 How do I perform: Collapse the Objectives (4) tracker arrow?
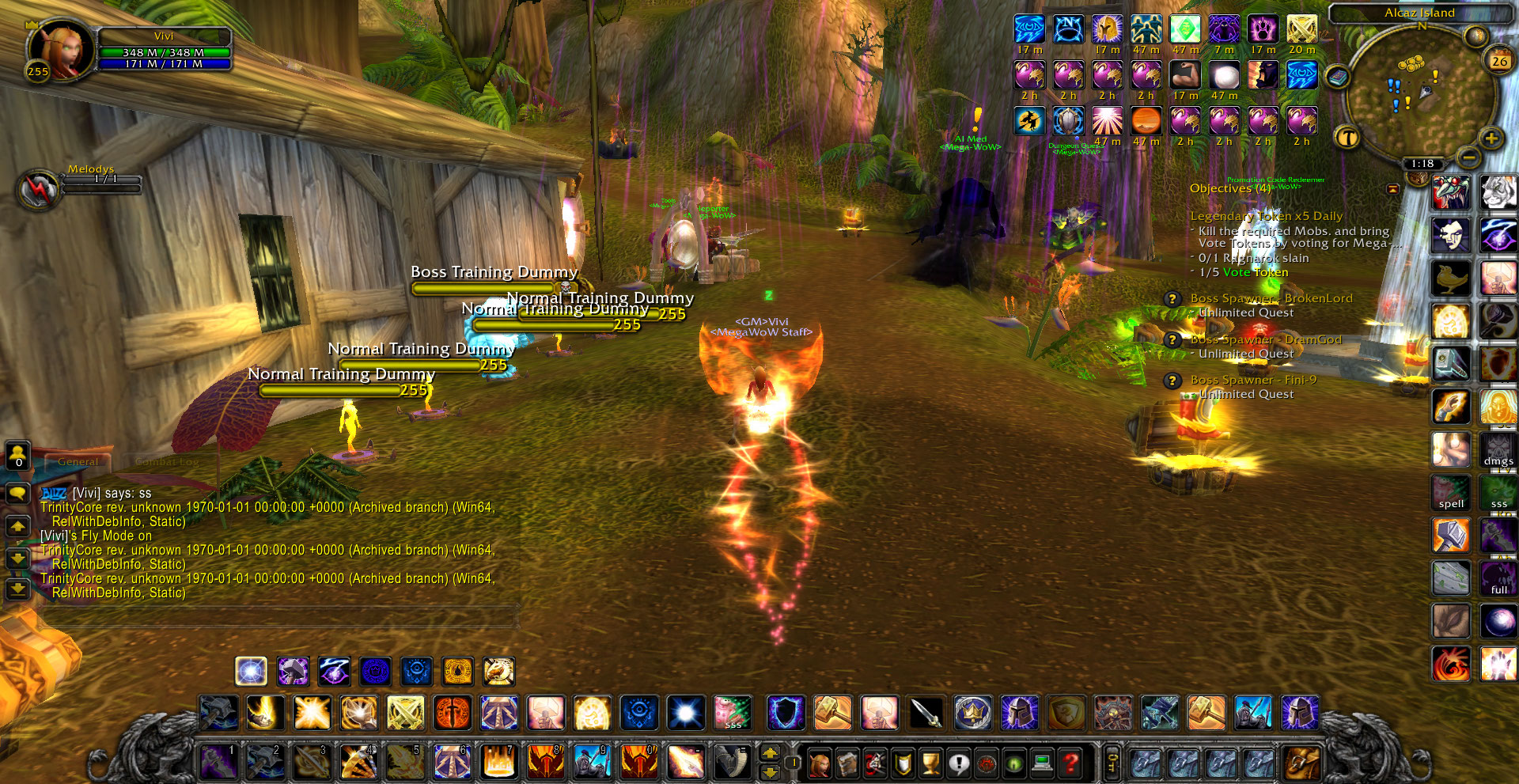coord(1392,189)
